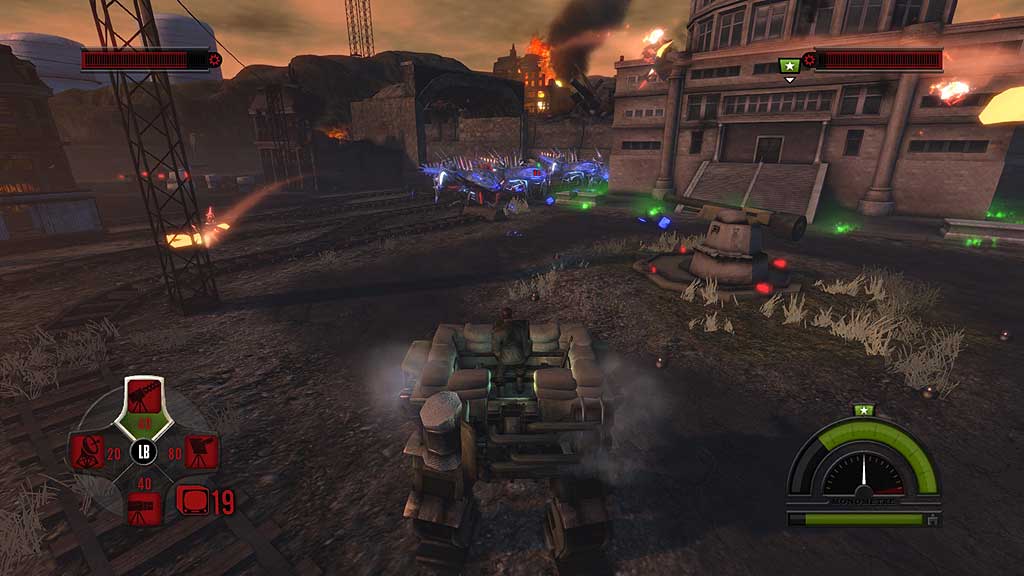Choose the satellite dish emplacement icon
The width and height of the screenshot is (1024, 576).
coord(87,452)
